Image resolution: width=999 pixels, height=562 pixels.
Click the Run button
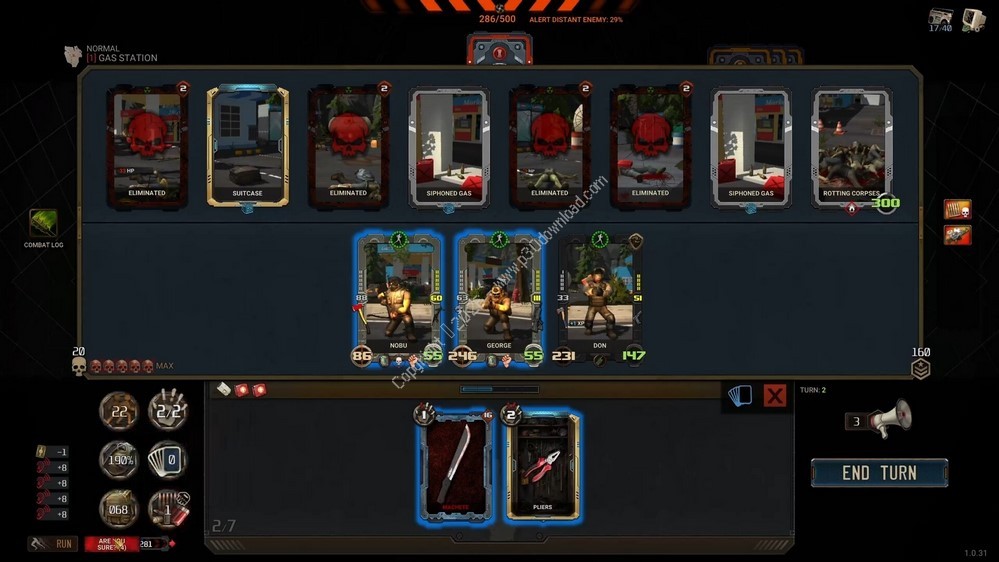click(x=53, y=544)
